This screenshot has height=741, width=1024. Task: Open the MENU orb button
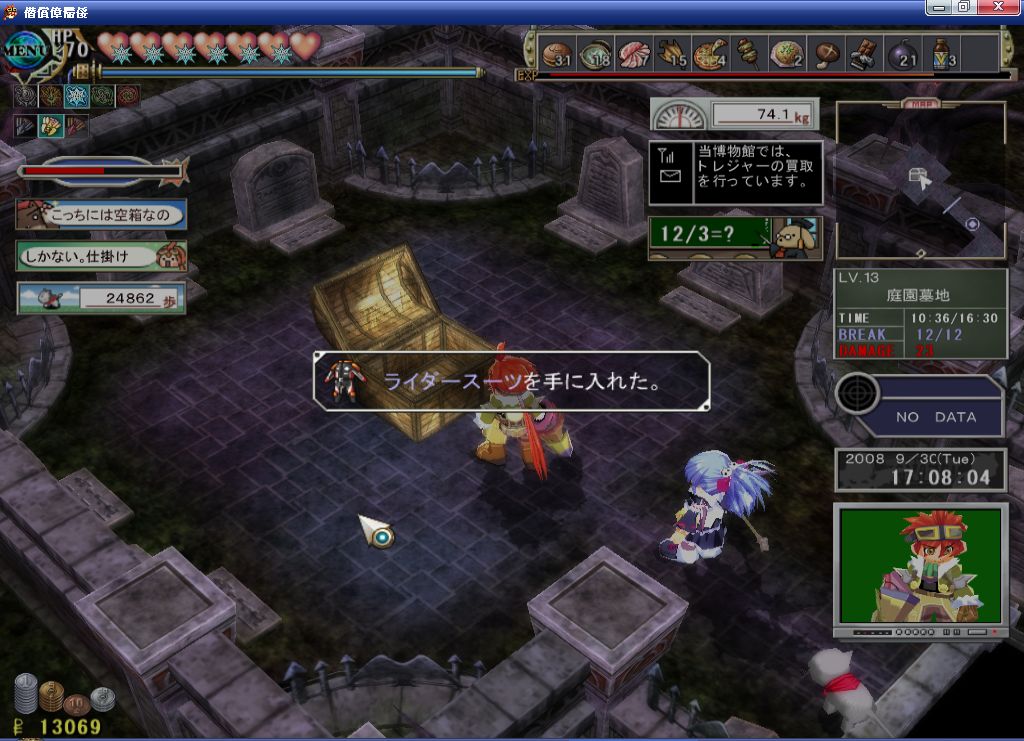pyautogui.click(x=28, y=48)
